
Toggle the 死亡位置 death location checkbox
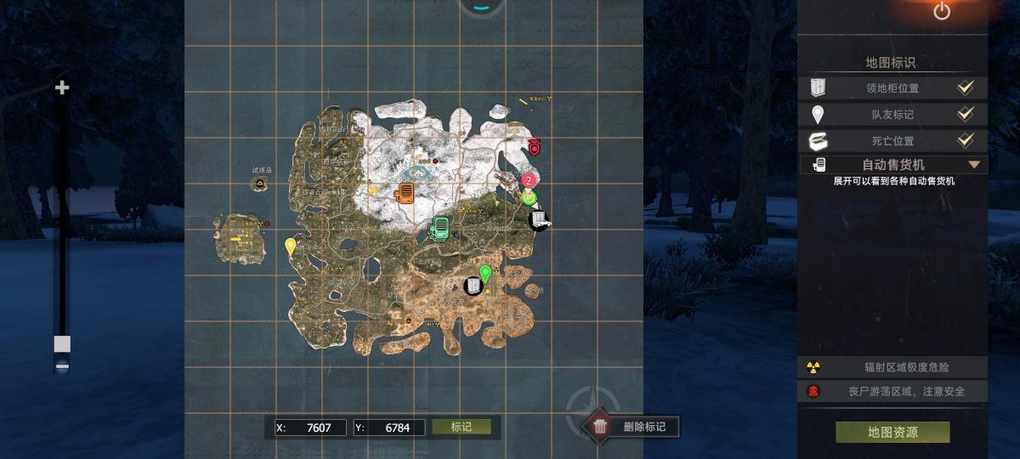(965, 141)
